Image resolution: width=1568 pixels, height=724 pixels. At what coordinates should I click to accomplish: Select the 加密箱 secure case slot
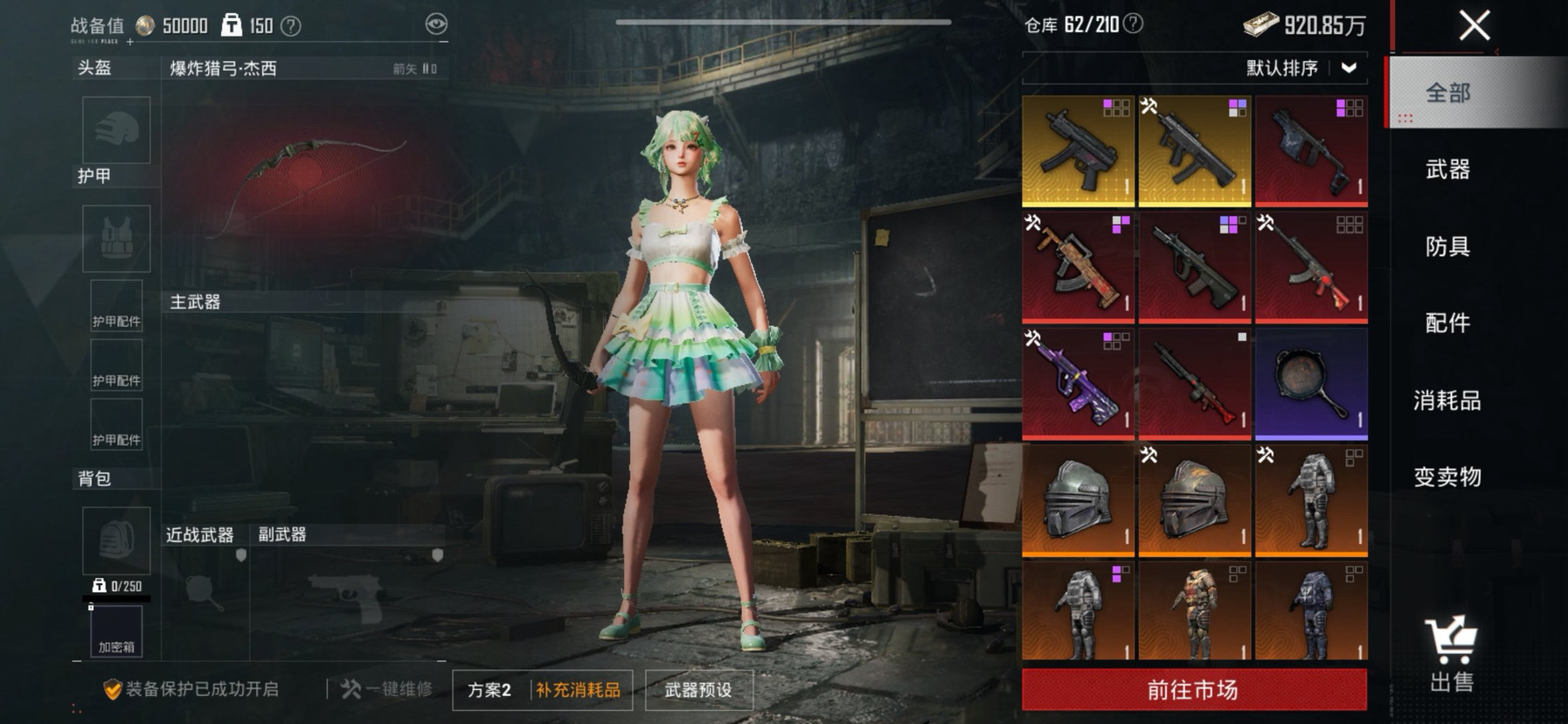click(x=116, y=631)
